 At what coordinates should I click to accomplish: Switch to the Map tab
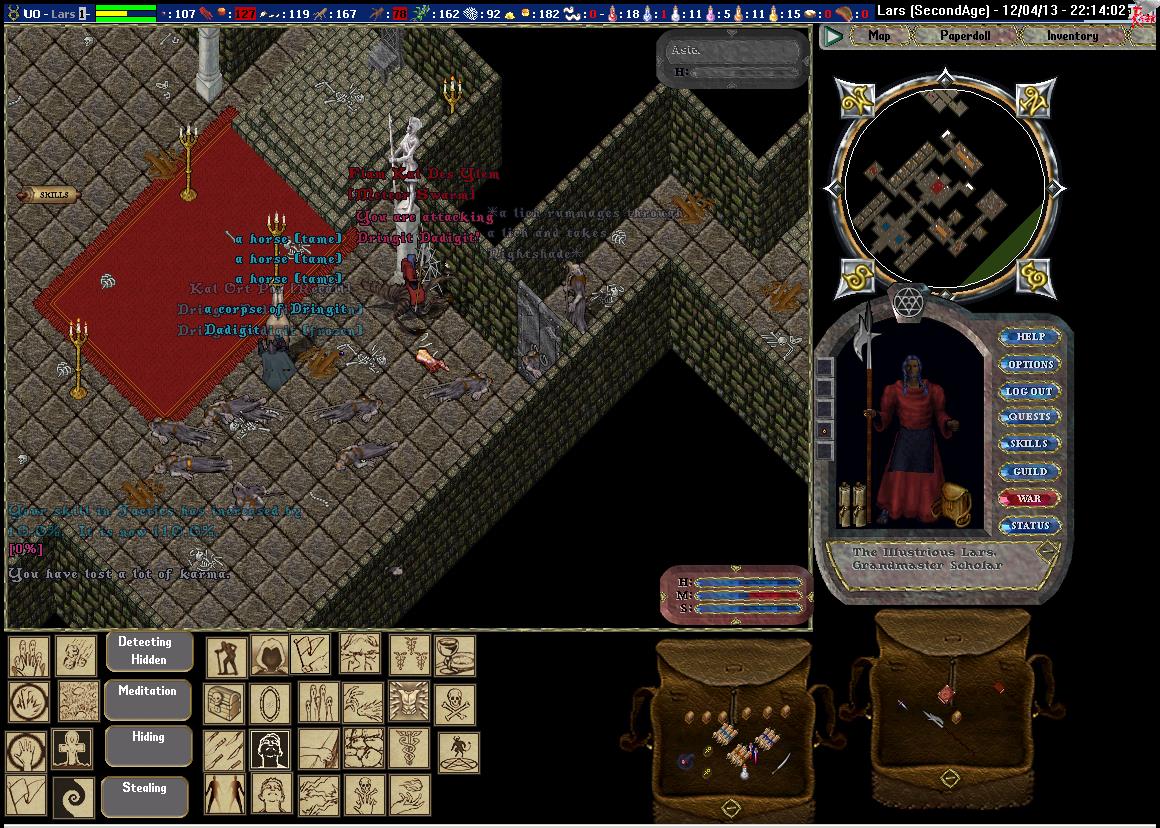click(x=879, y=36)
